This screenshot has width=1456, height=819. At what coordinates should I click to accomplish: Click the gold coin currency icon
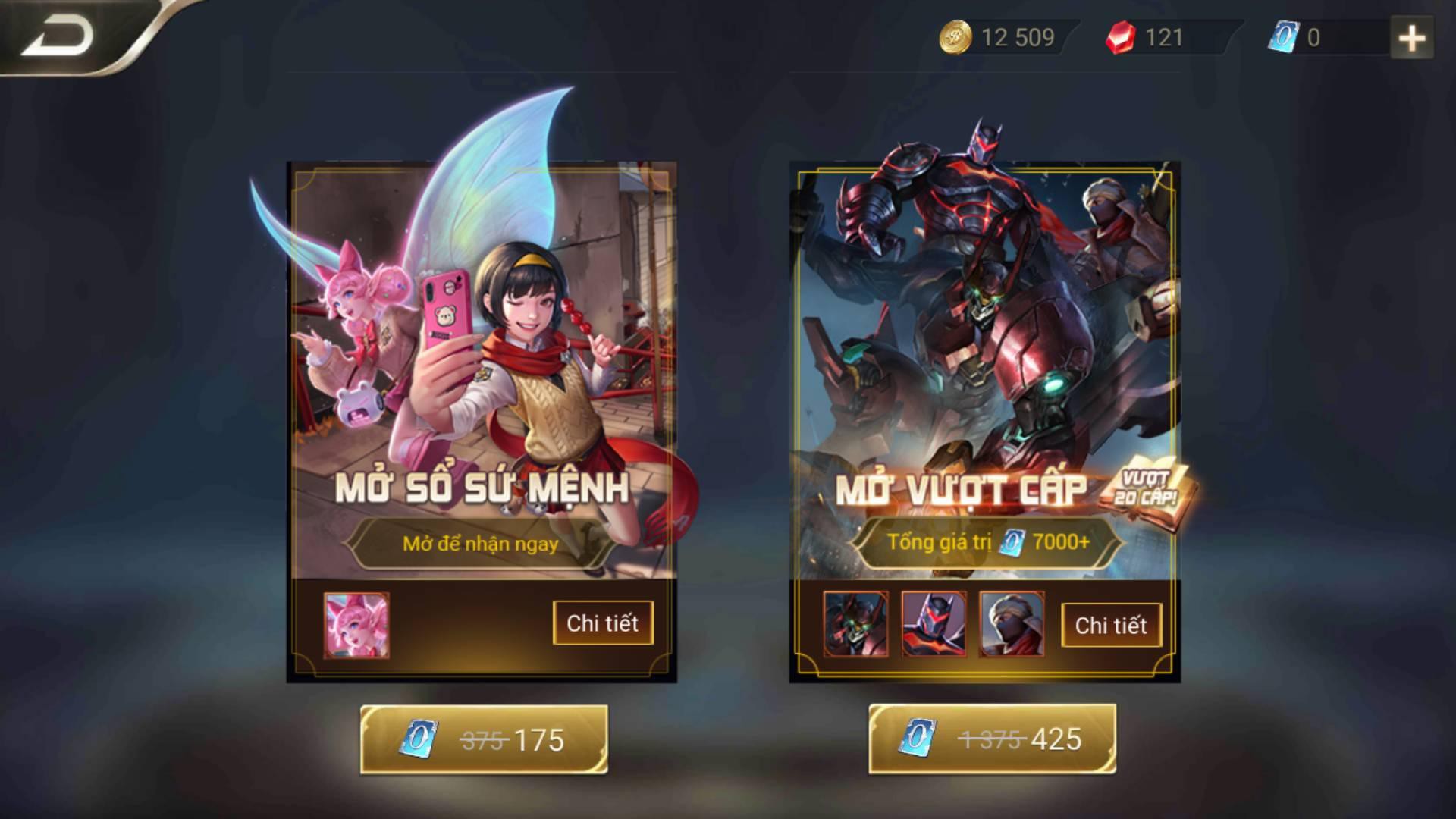pyautogui.click(x=955, y=36)
